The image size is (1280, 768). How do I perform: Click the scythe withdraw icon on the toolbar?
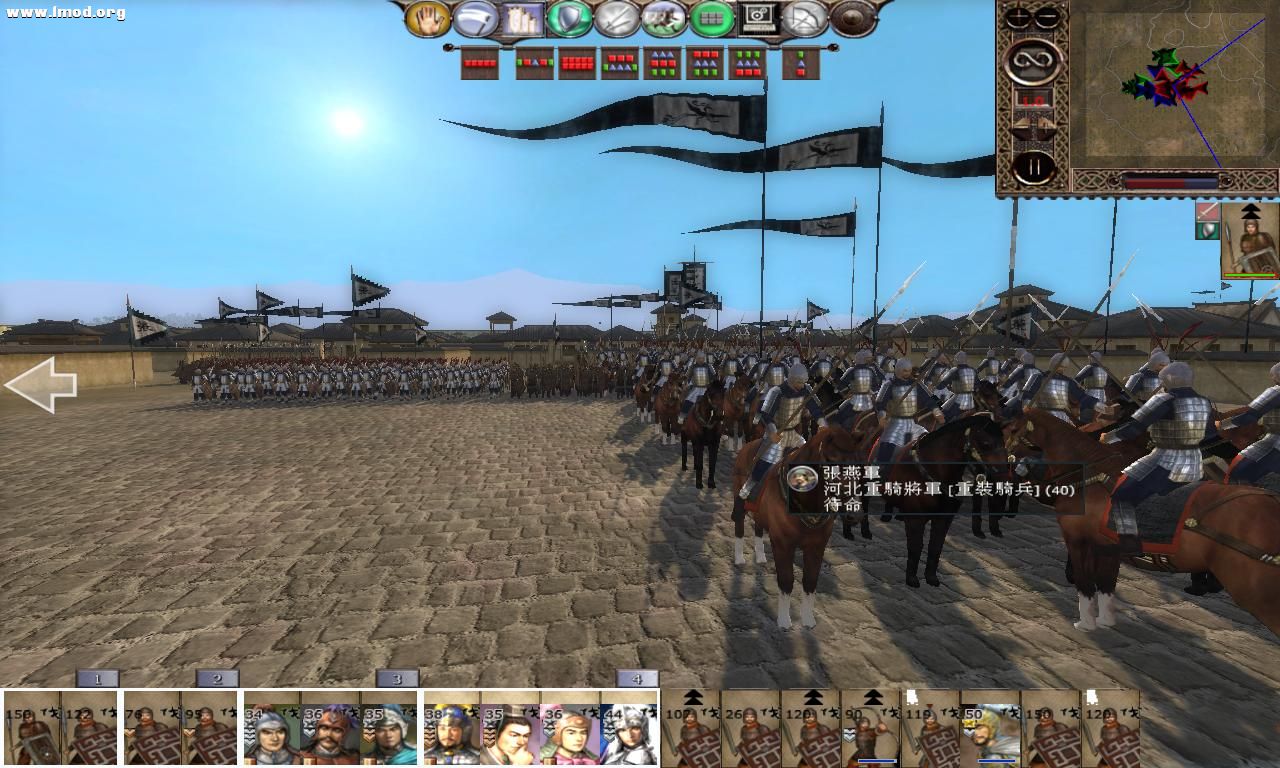(x=477, y=17)
